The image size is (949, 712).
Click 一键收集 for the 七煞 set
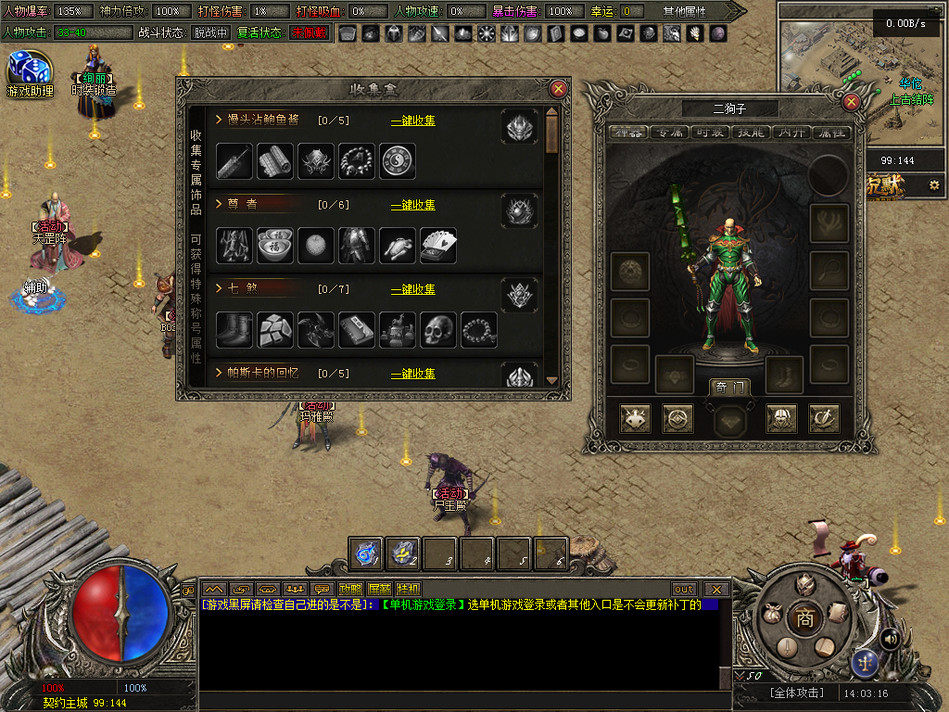coord(413,289)
